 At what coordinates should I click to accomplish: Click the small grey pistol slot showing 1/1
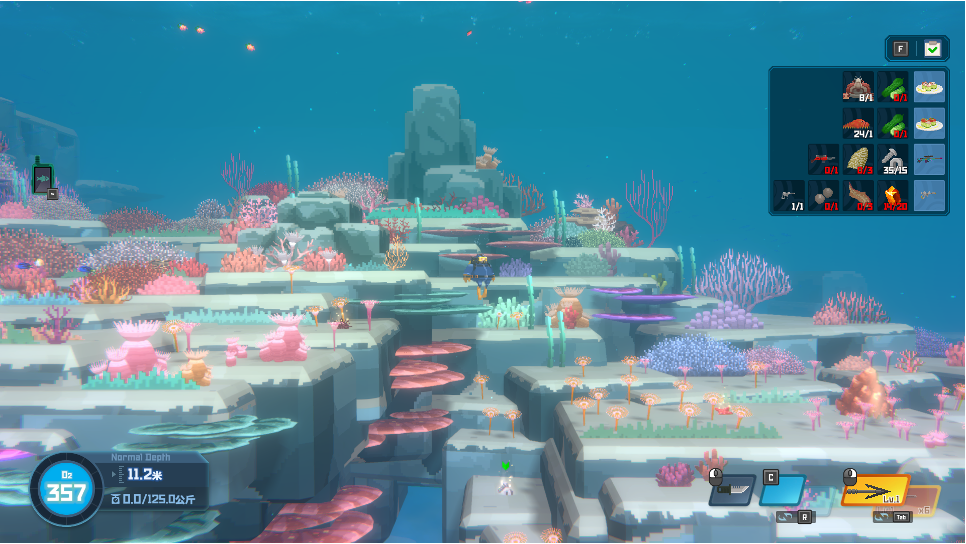coord(787,196)
